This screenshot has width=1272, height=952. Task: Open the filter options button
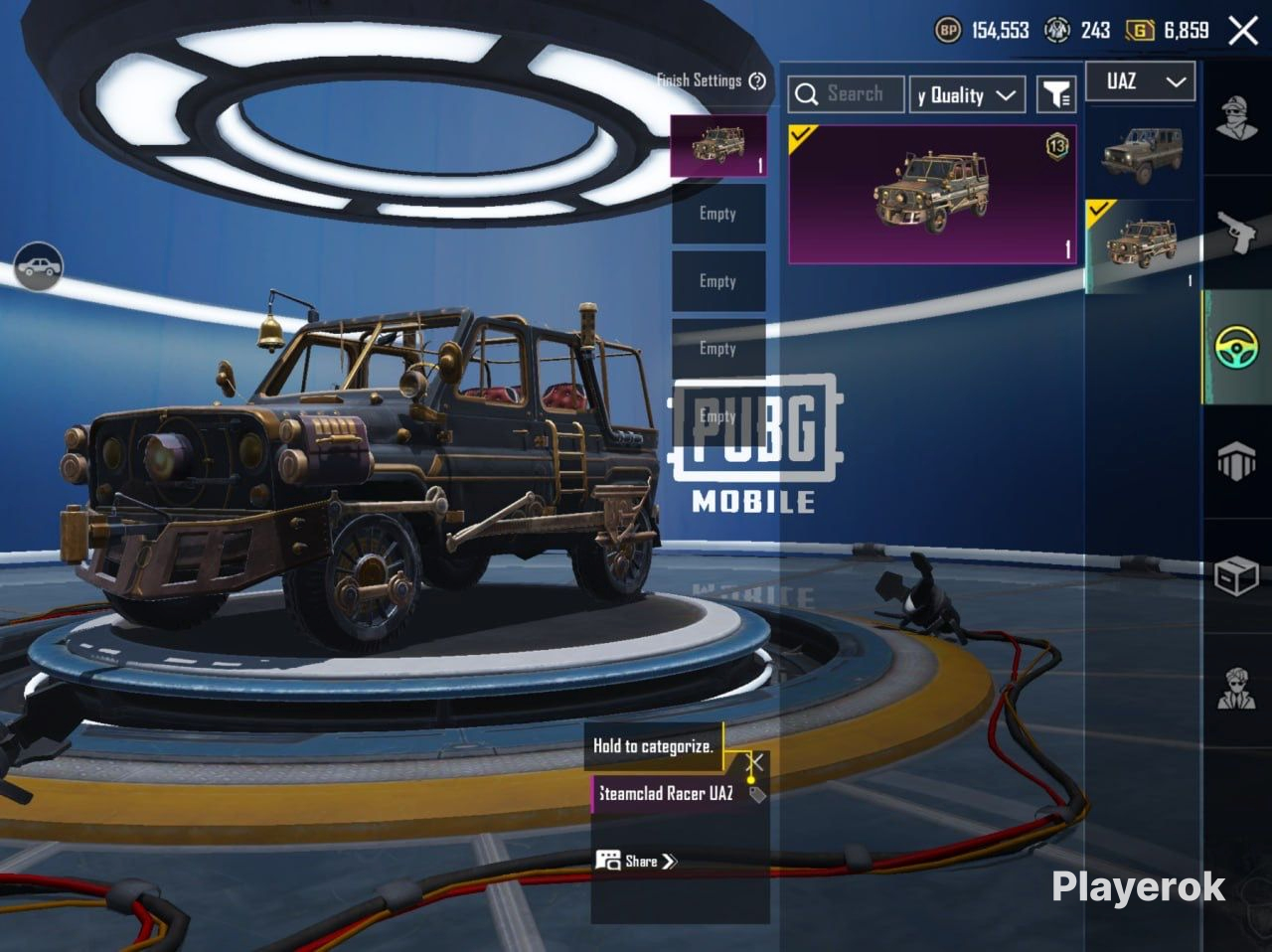(1056, 95)
